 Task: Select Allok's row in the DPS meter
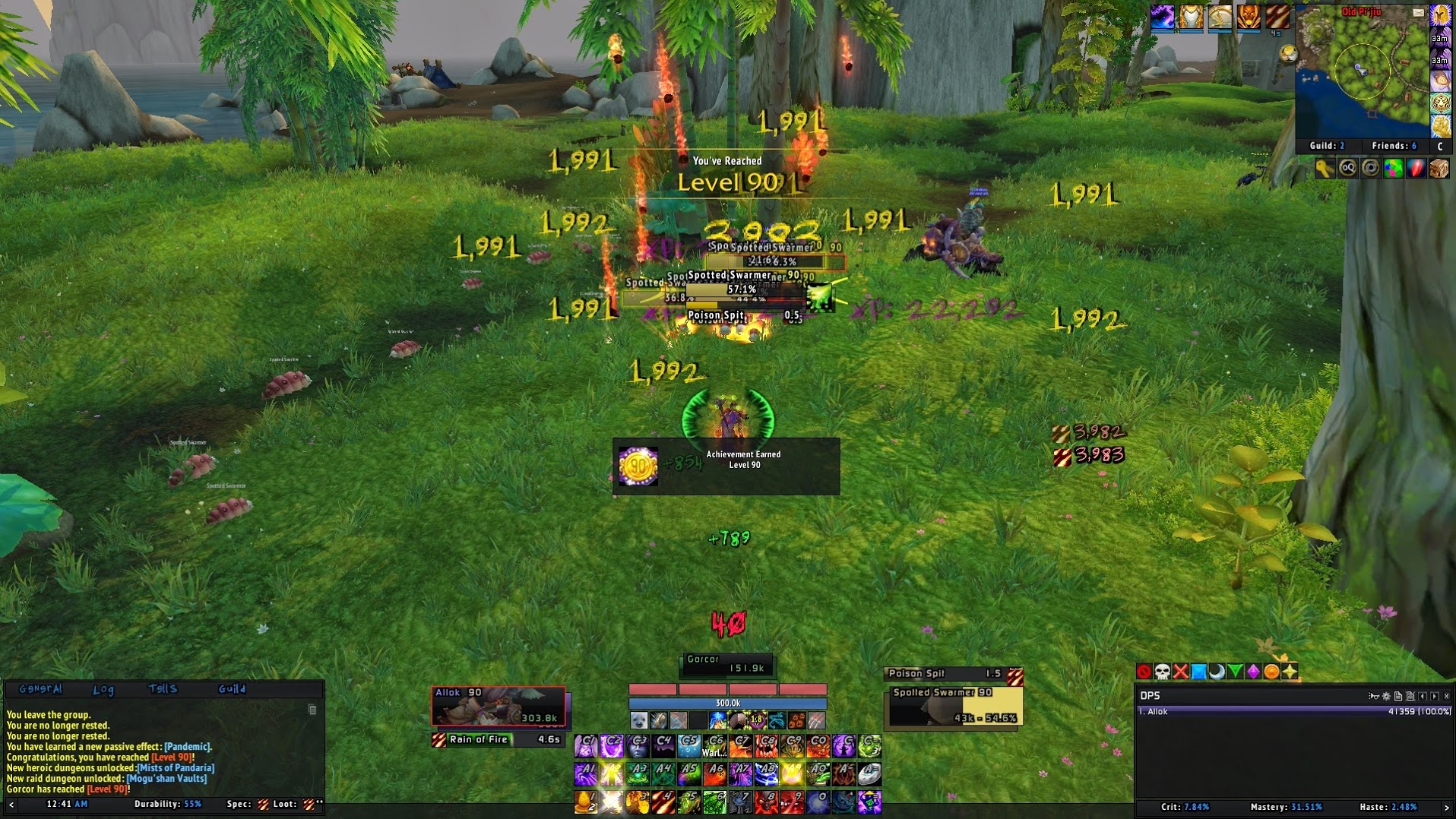point(1293,712)
